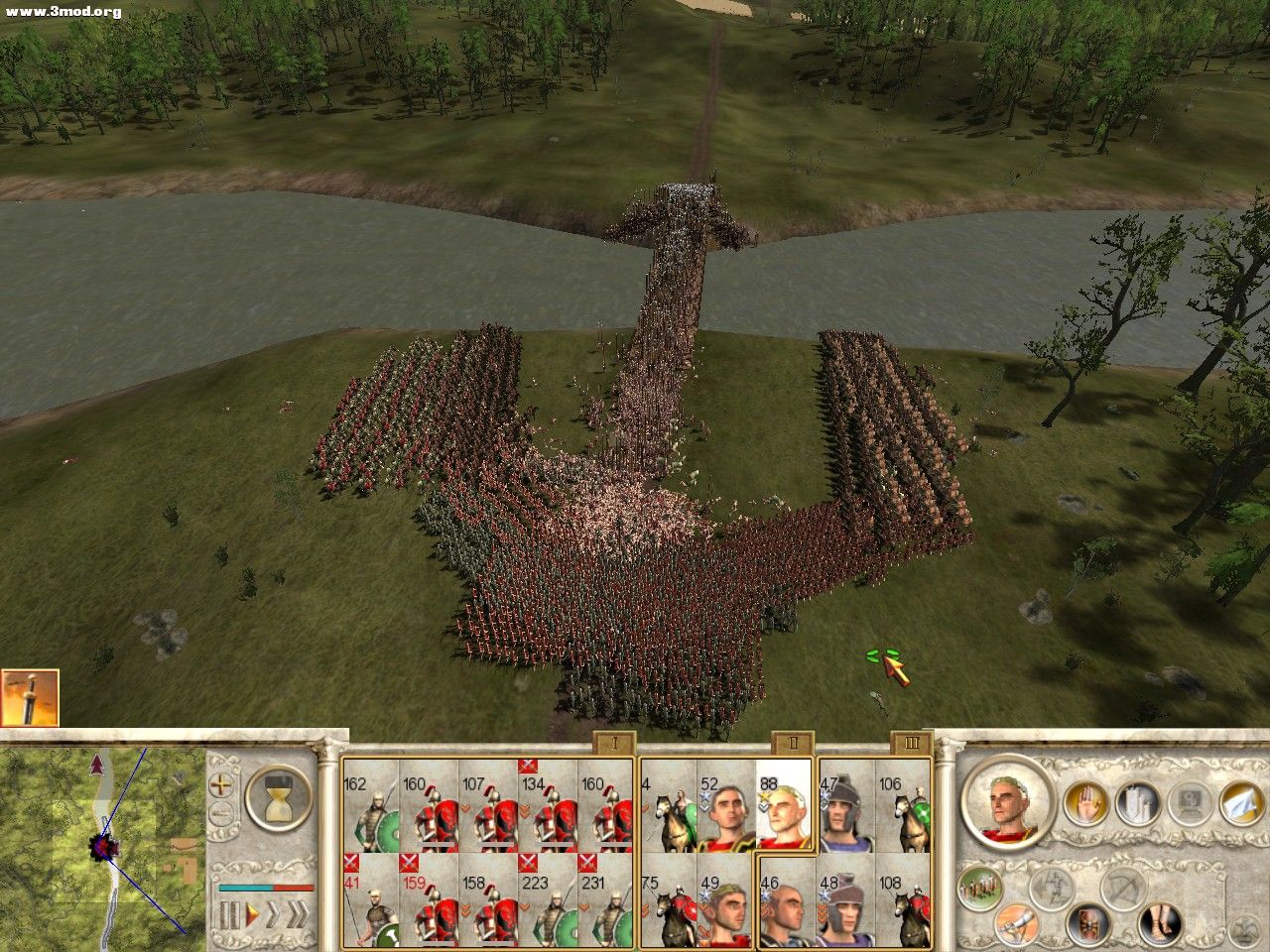Toggle guard mode with shield icon
The height and width of the screenshot is (952, 1270).
[1088, 923]
